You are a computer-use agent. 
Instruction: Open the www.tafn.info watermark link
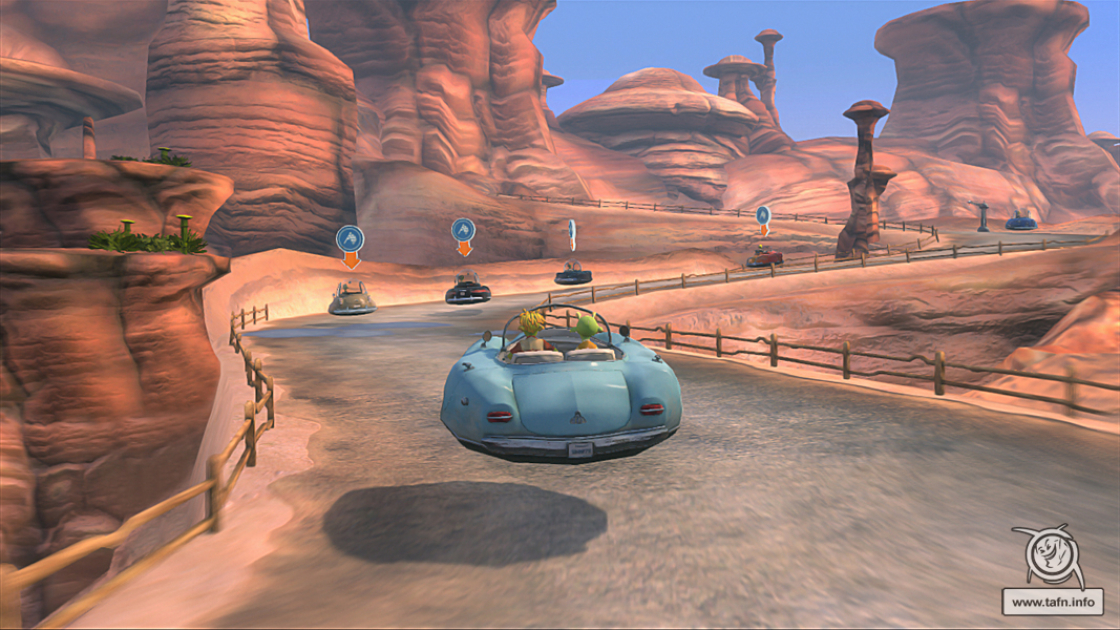tap(1052, 602)
